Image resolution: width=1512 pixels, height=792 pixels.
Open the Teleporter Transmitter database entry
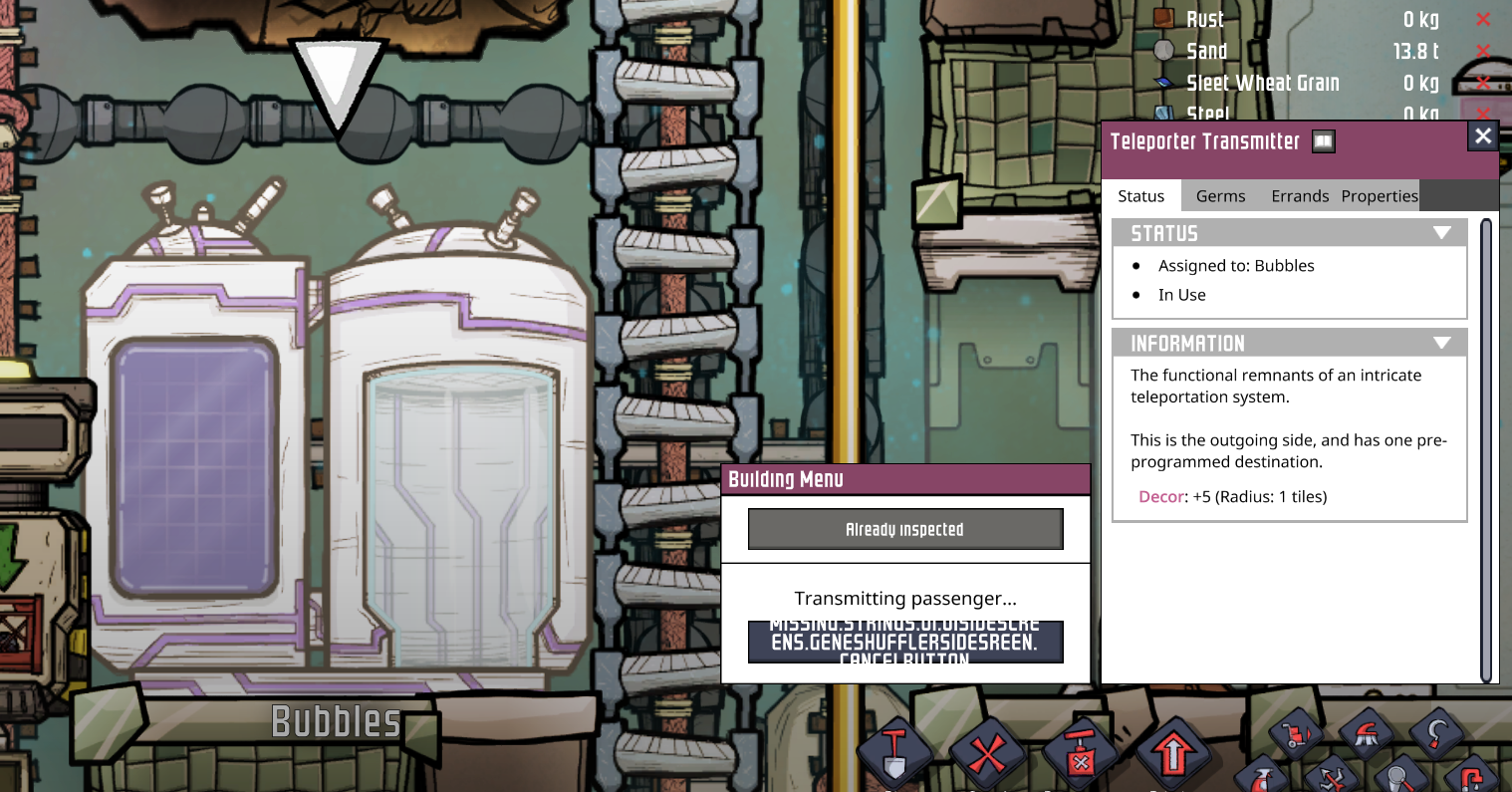(x=1323, y=141)
